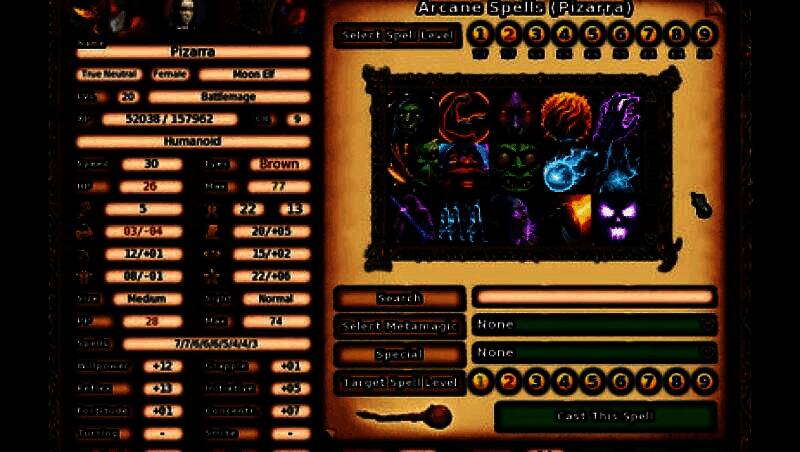Screen dimensions: 800x452
Task: Open the Special dropdown
Action: click(x=595, y=353)
